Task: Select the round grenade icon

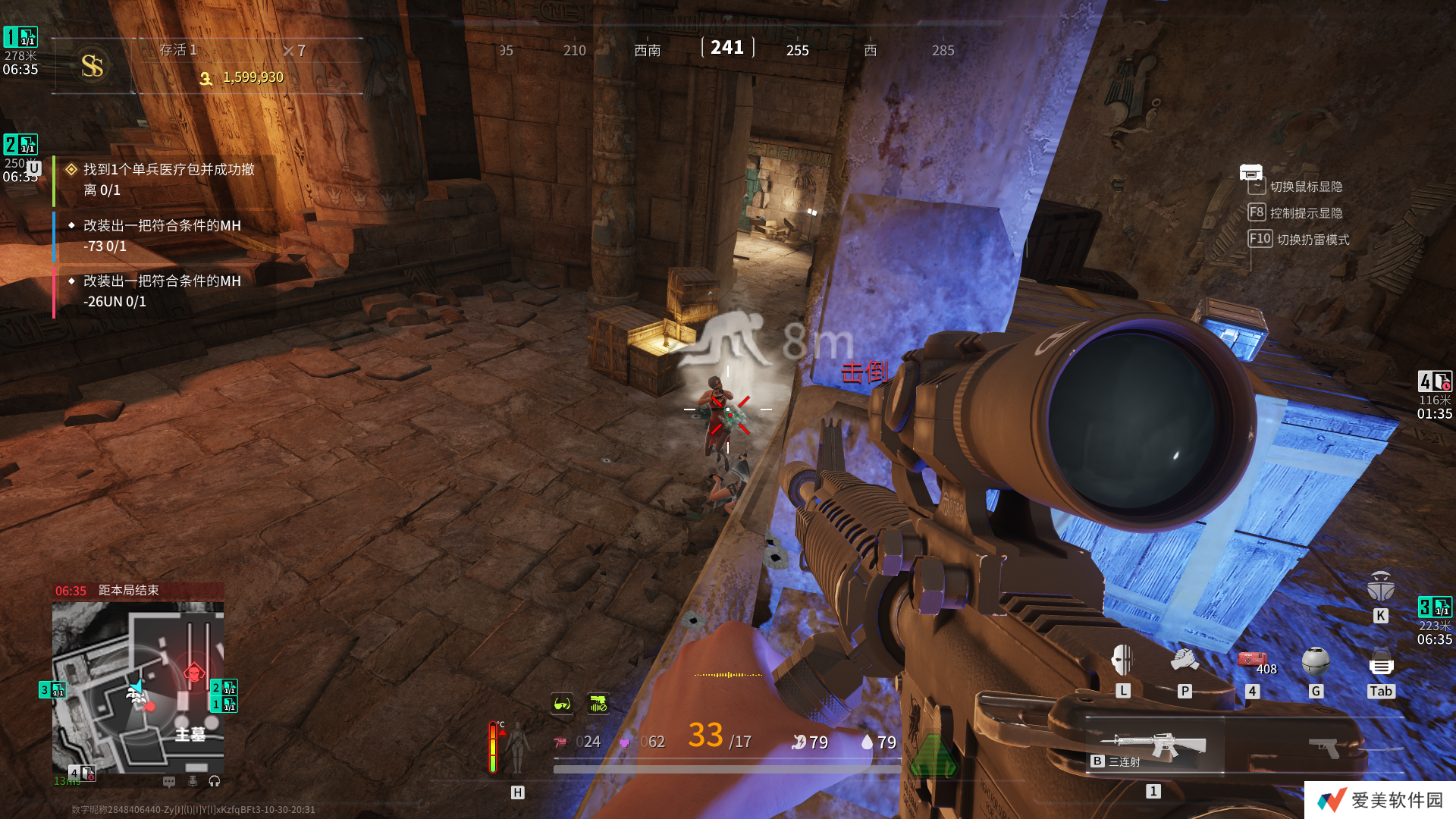Action: 1316,661
